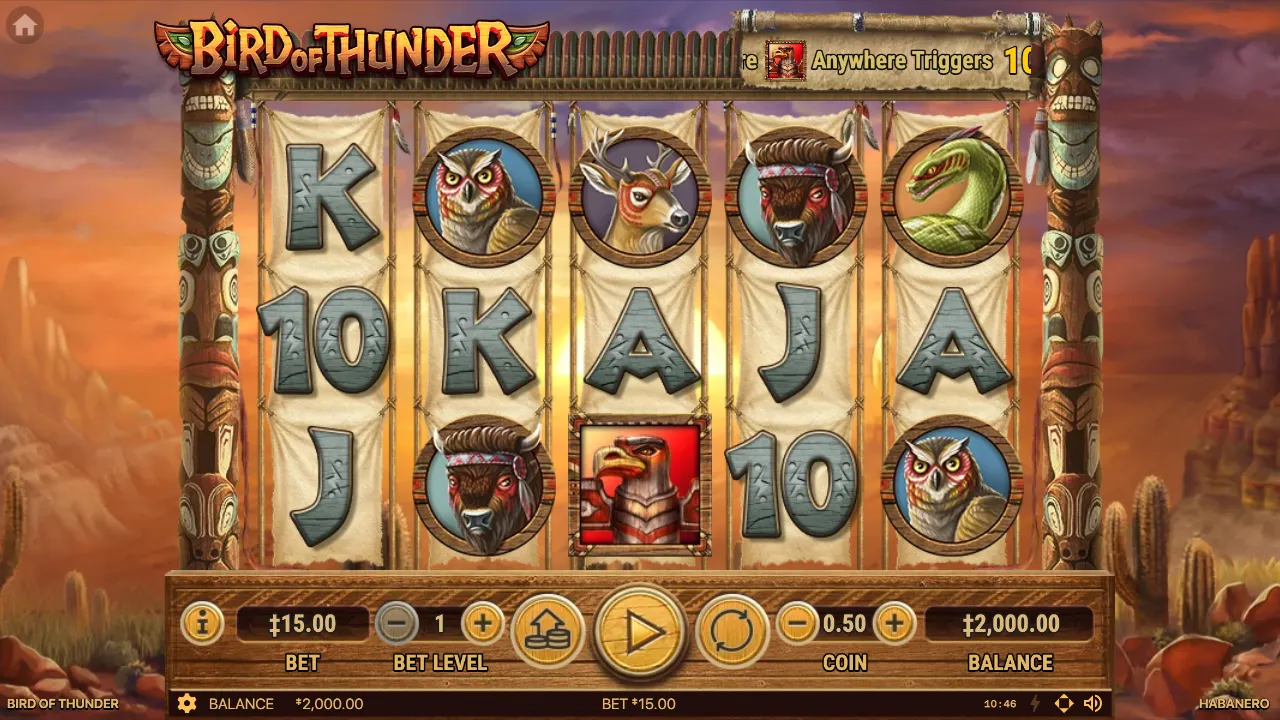
Task: Mute game sound via the speaker icon
Action: click(1093, 703)
